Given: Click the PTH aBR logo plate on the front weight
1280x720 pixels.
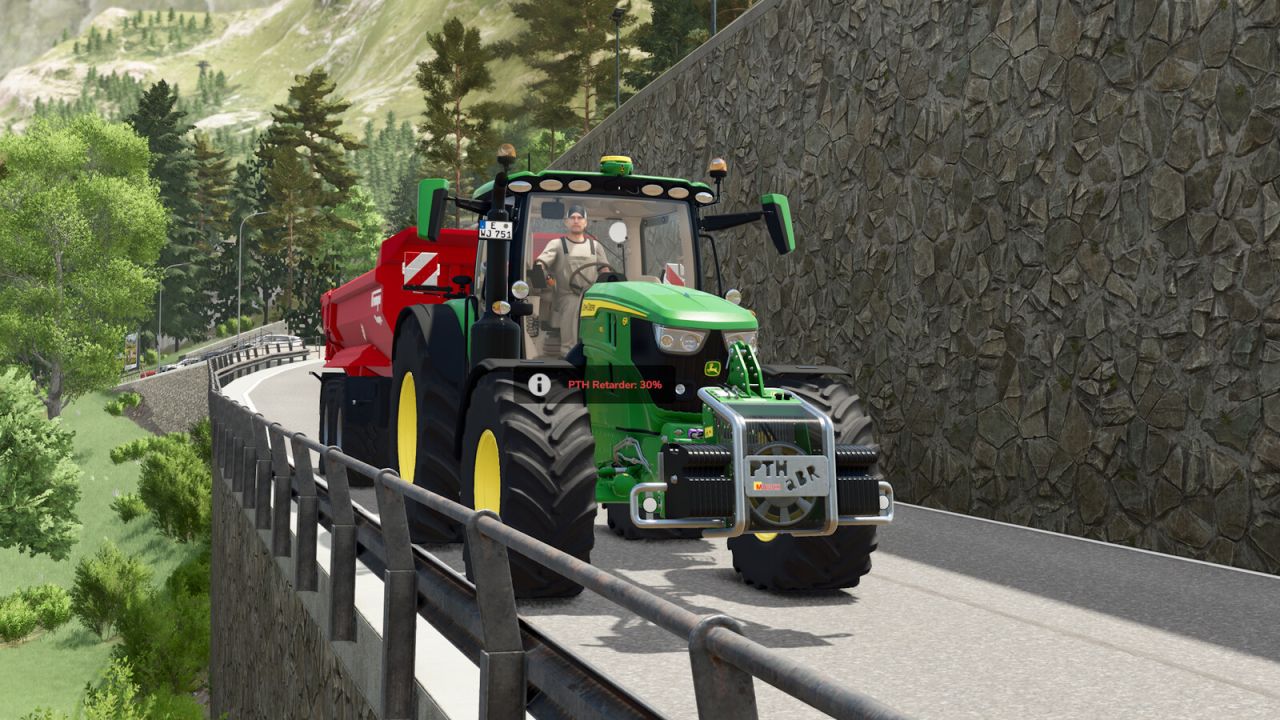Looking at the screenshot, I should (784, 471).
